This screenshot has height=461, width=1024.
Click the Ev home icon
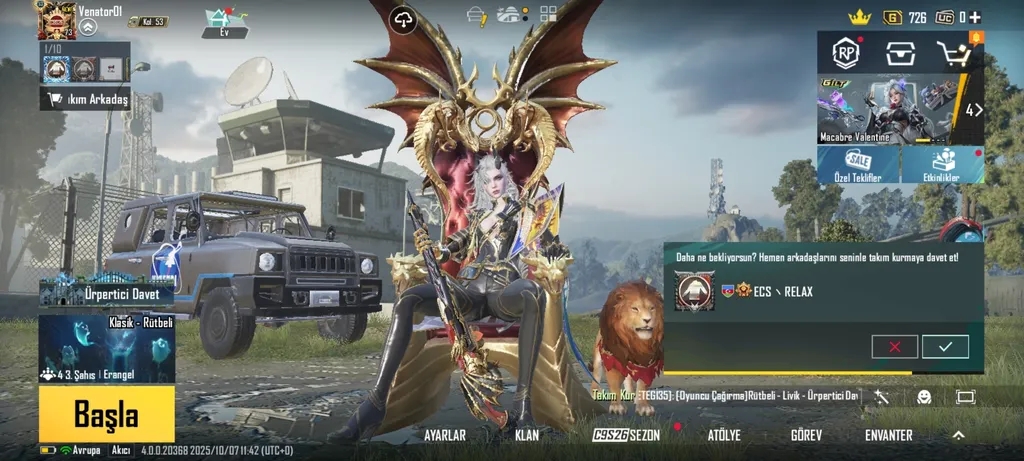pyautogui.click(x=225, y=22)
